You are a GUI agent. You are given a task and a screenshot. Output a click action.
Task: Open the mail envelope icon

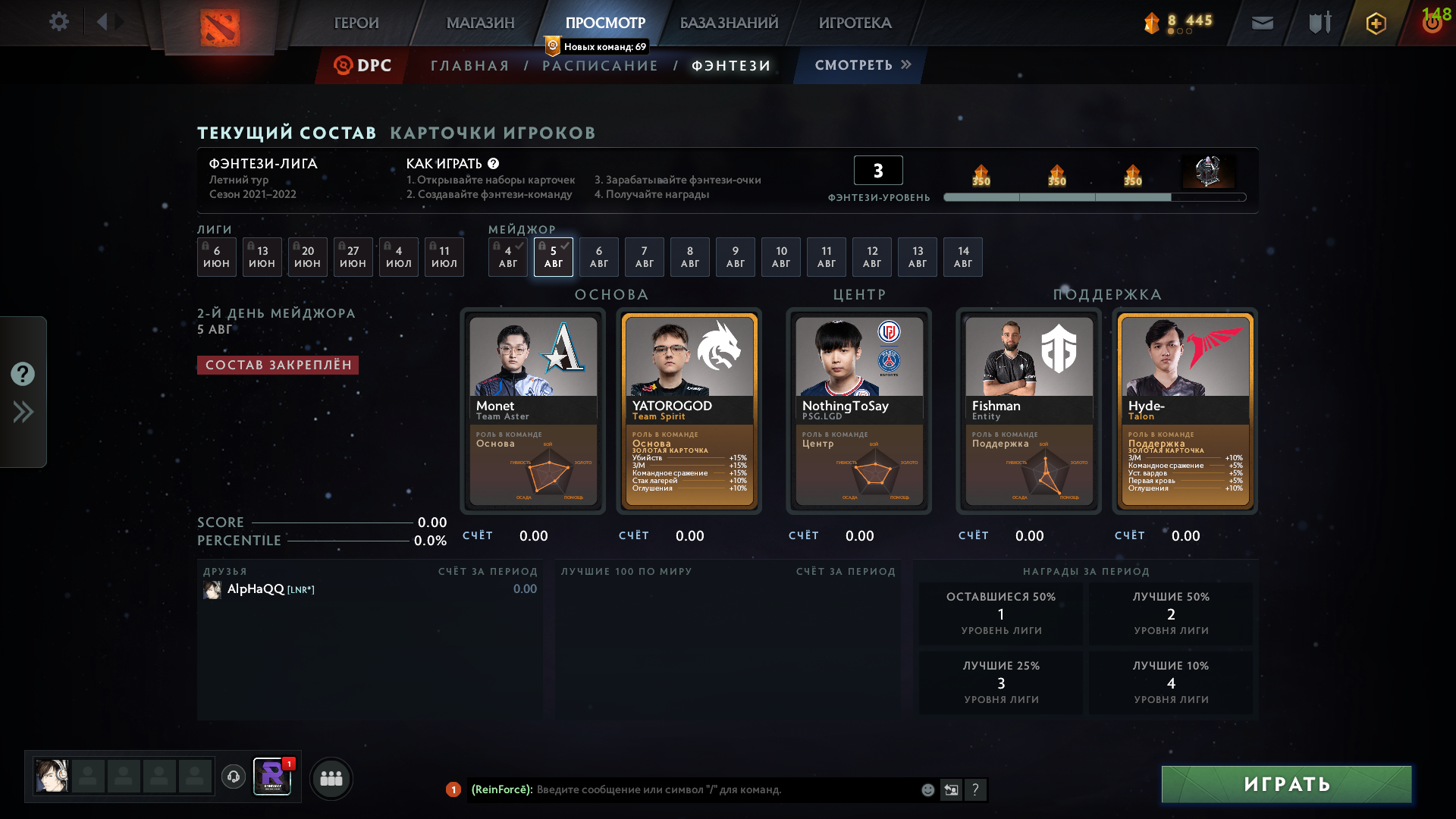[x=1262, y=23]
